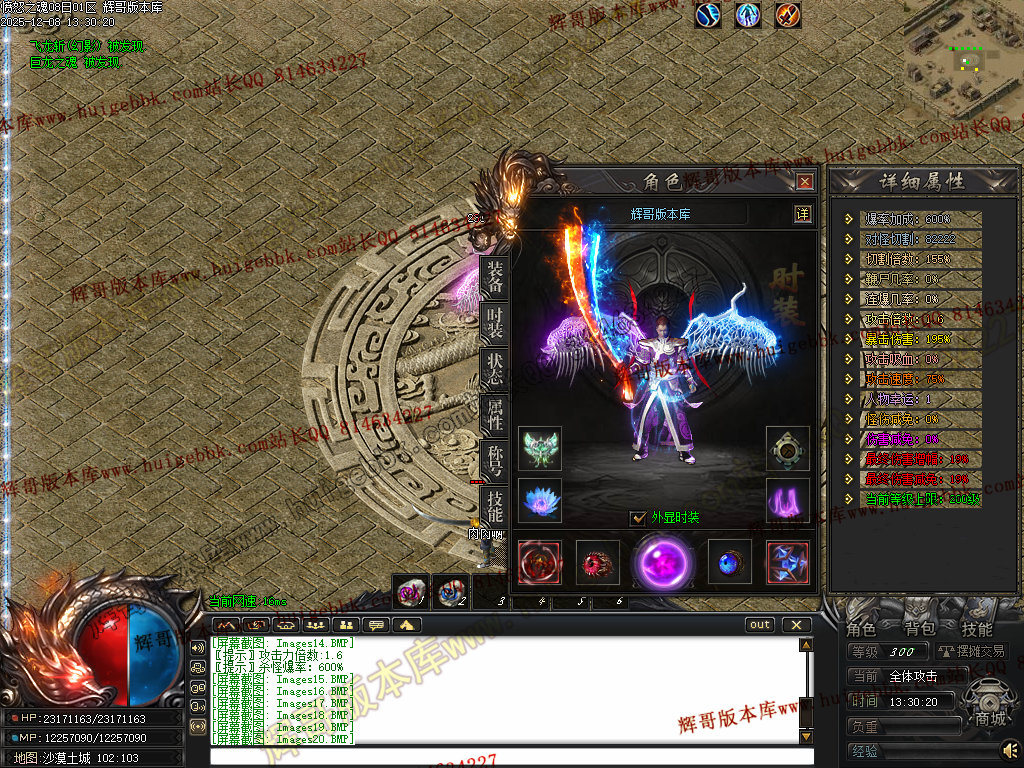1024x768 pixels.
Task: Select the green winged emblem slot
Action: [x=540, y=448]
